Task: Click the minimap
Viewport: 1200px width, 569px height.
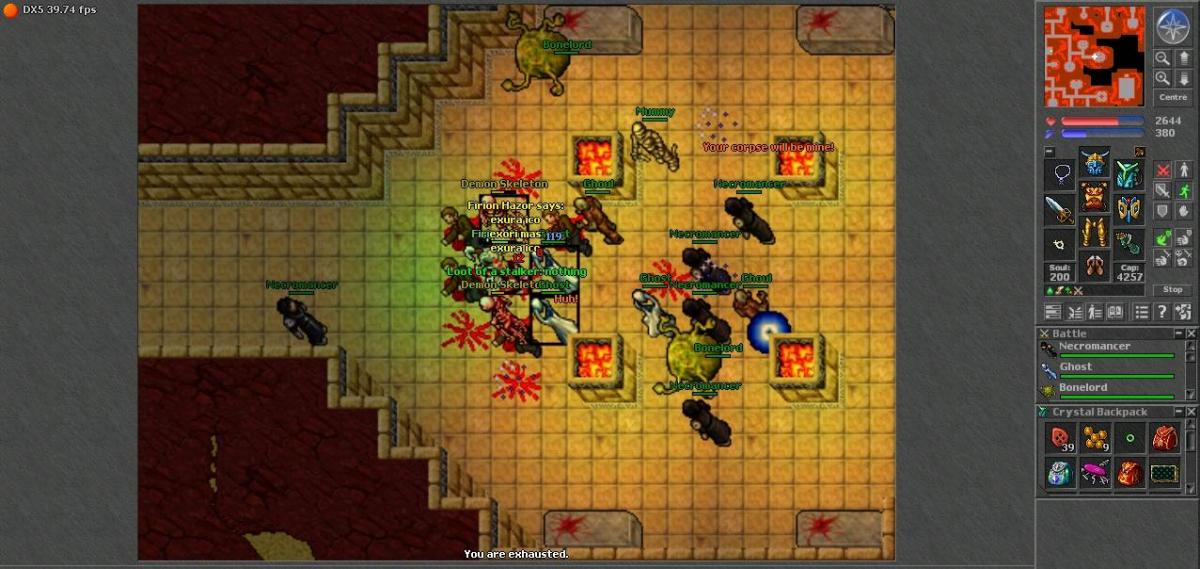Action: [x=1094, y=56]
